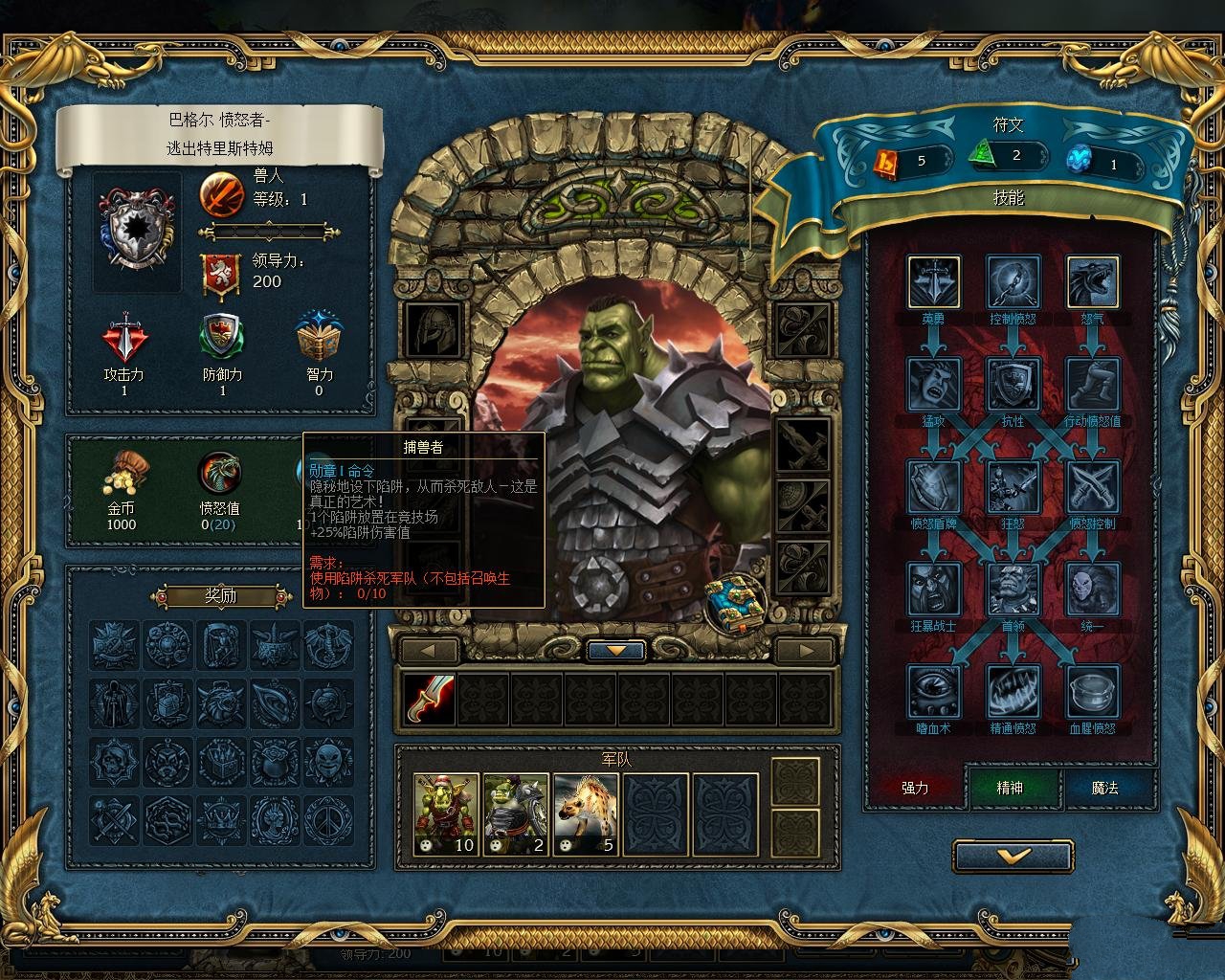Choose the 控制愤怒 skill in the tree
Viewport: 1225px width, 980px height.
1013,281
